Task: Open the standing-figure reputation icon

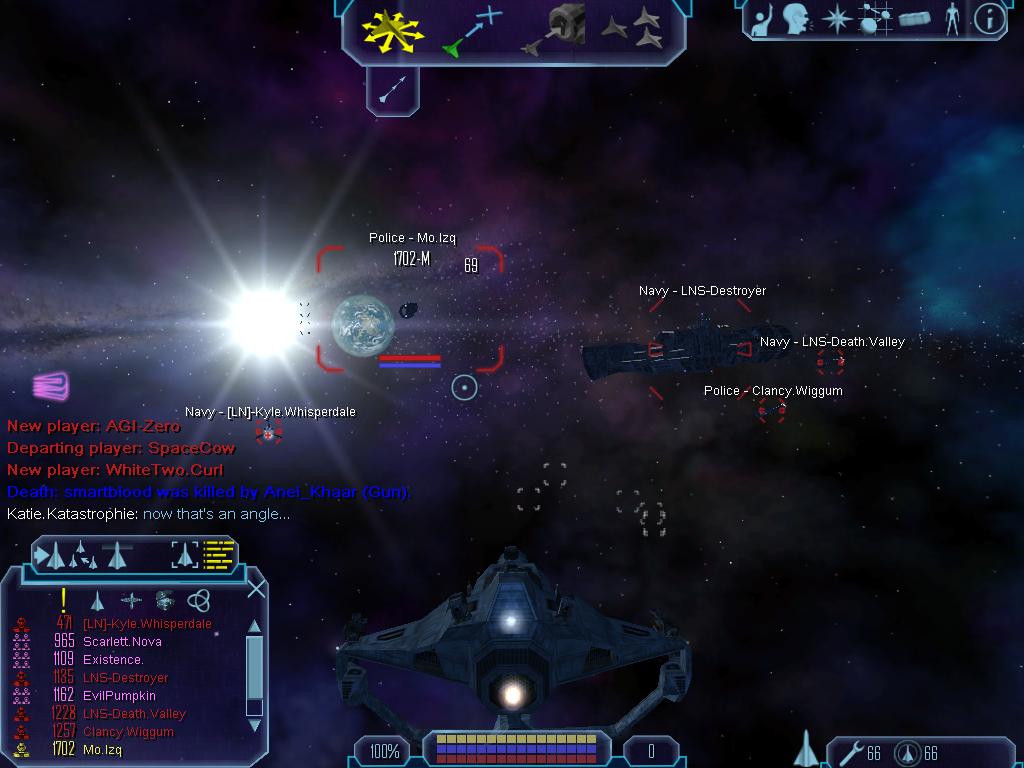Action: [952, 20]
